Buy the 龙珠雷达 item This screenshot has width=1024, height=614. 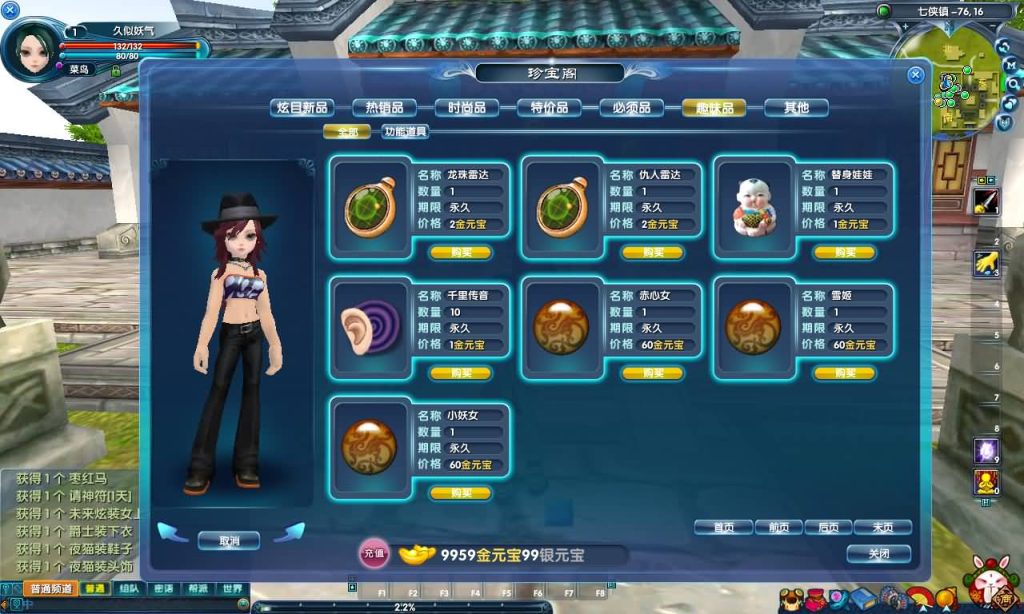pos(460,253)
